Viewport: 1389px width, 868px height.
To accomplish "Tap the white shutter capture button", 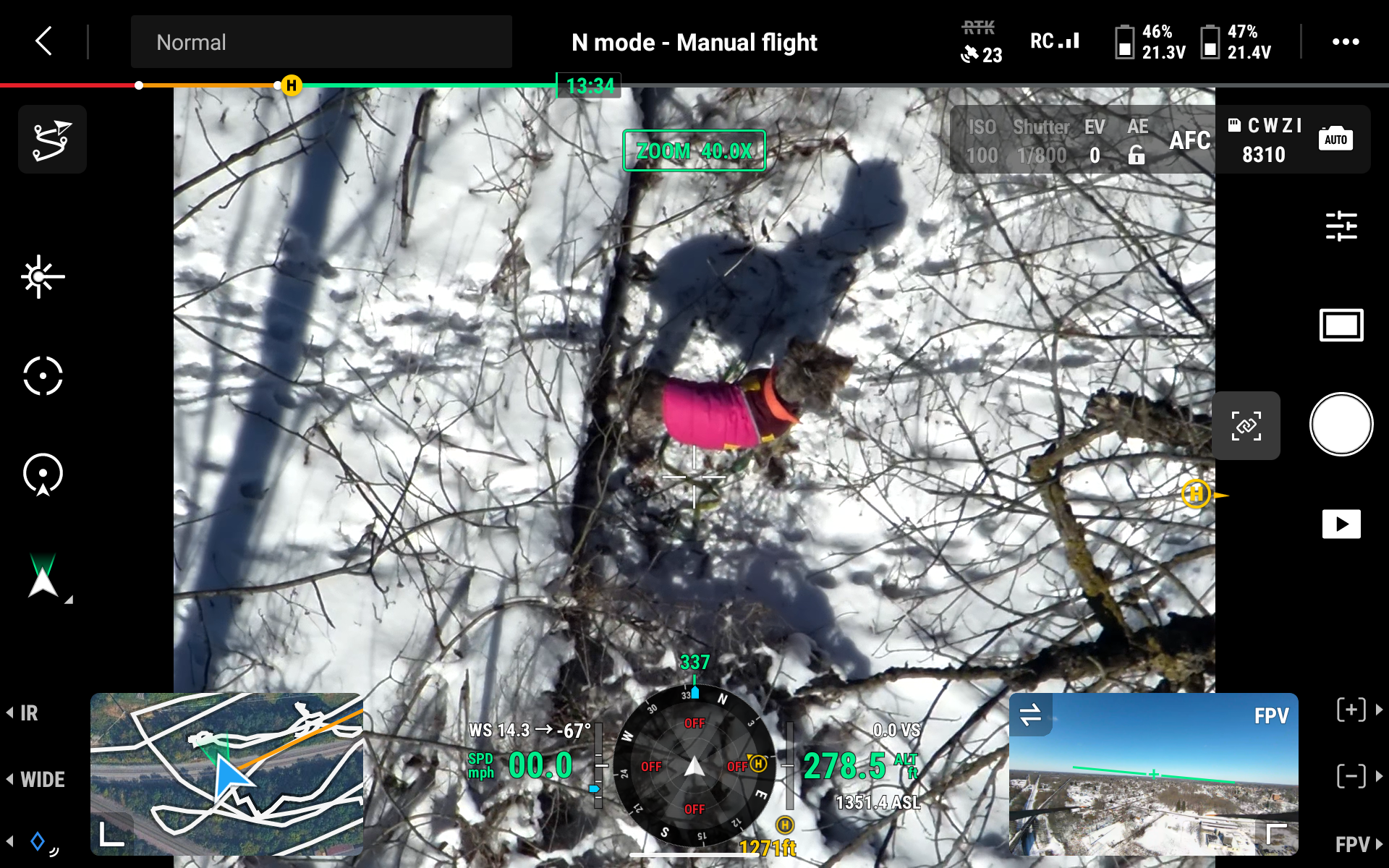I will (1341, 425).
